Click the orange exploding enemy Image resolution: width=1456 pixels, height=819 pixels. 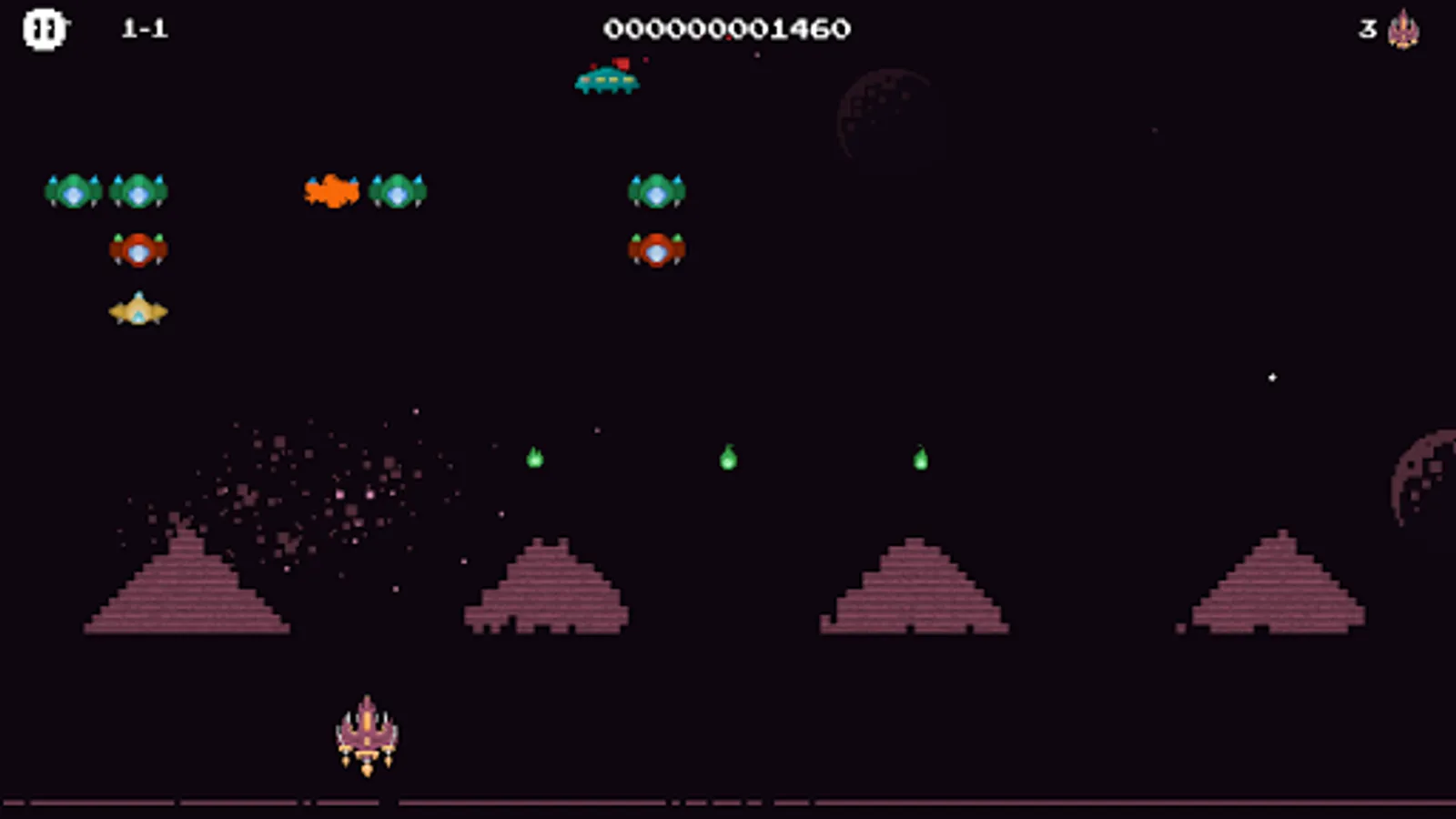[332, 190]
